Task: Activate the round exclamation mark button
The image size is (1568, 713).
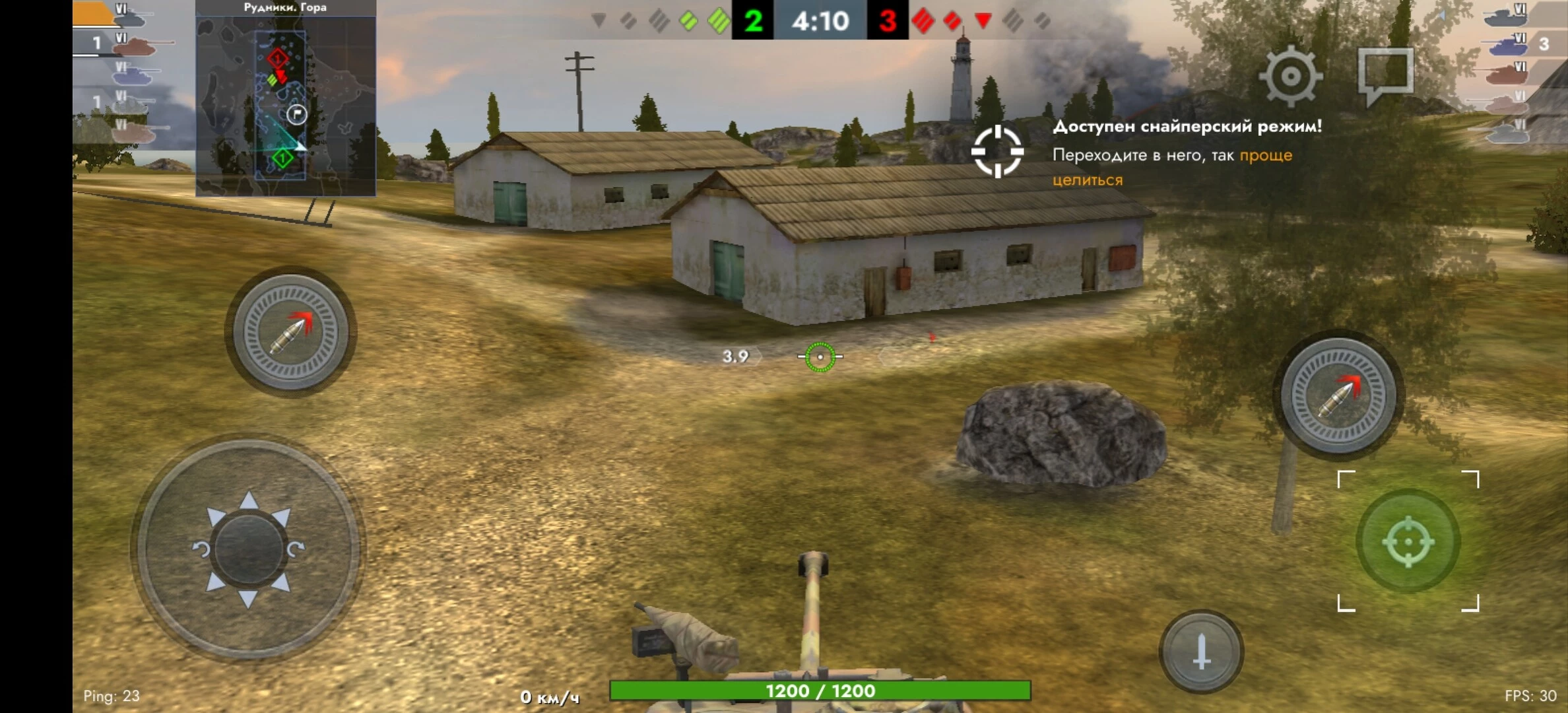Action: coord(1201,652)
